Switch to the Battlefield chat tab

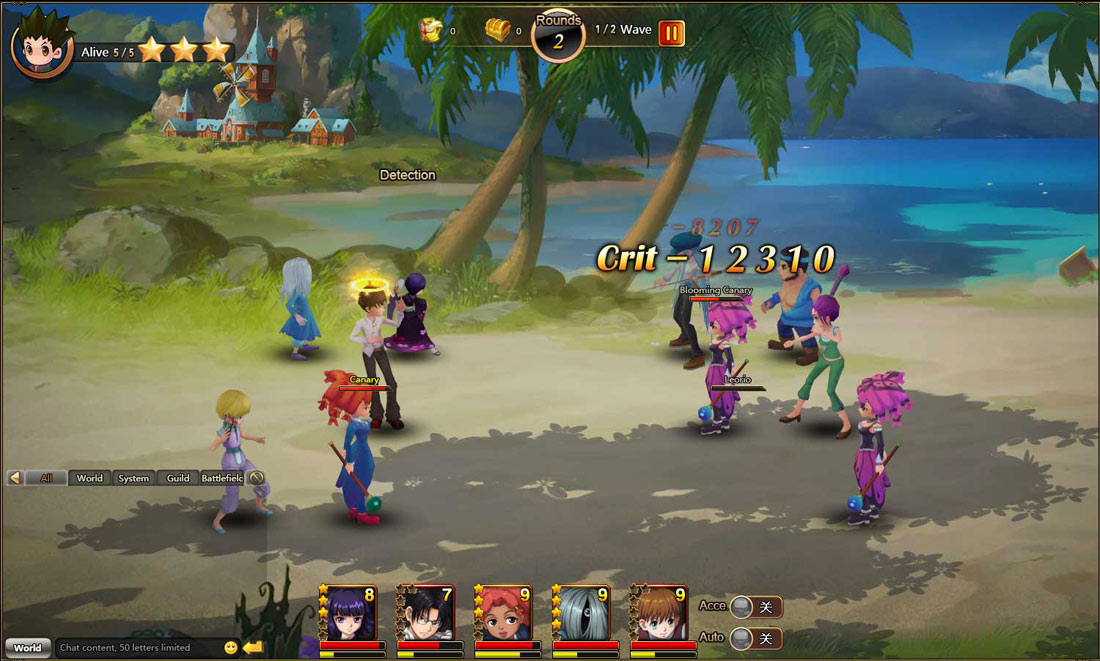click(x=222, y=478)
